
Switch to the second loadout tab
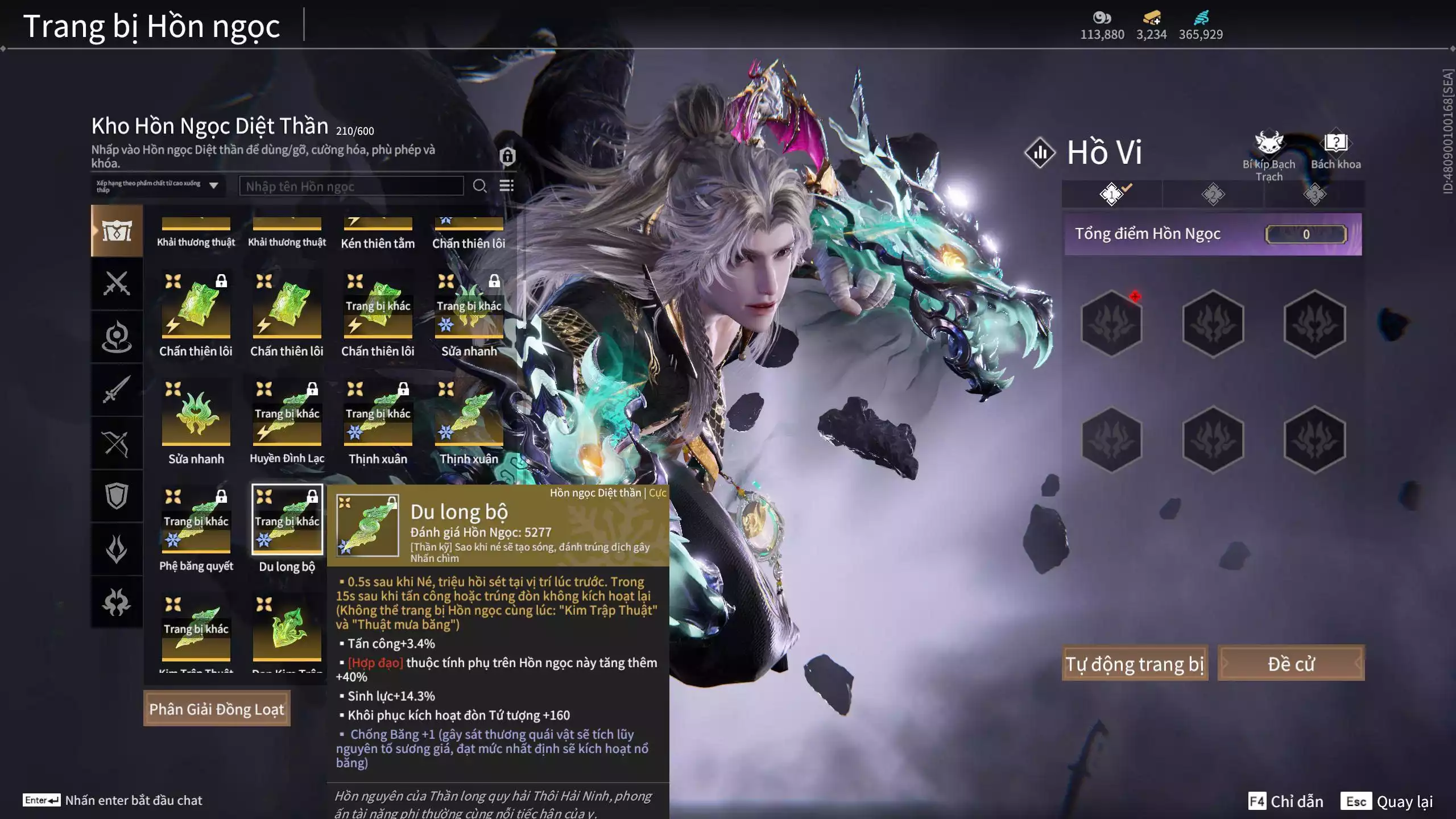pyautogui.click(x=1213, y=195)
